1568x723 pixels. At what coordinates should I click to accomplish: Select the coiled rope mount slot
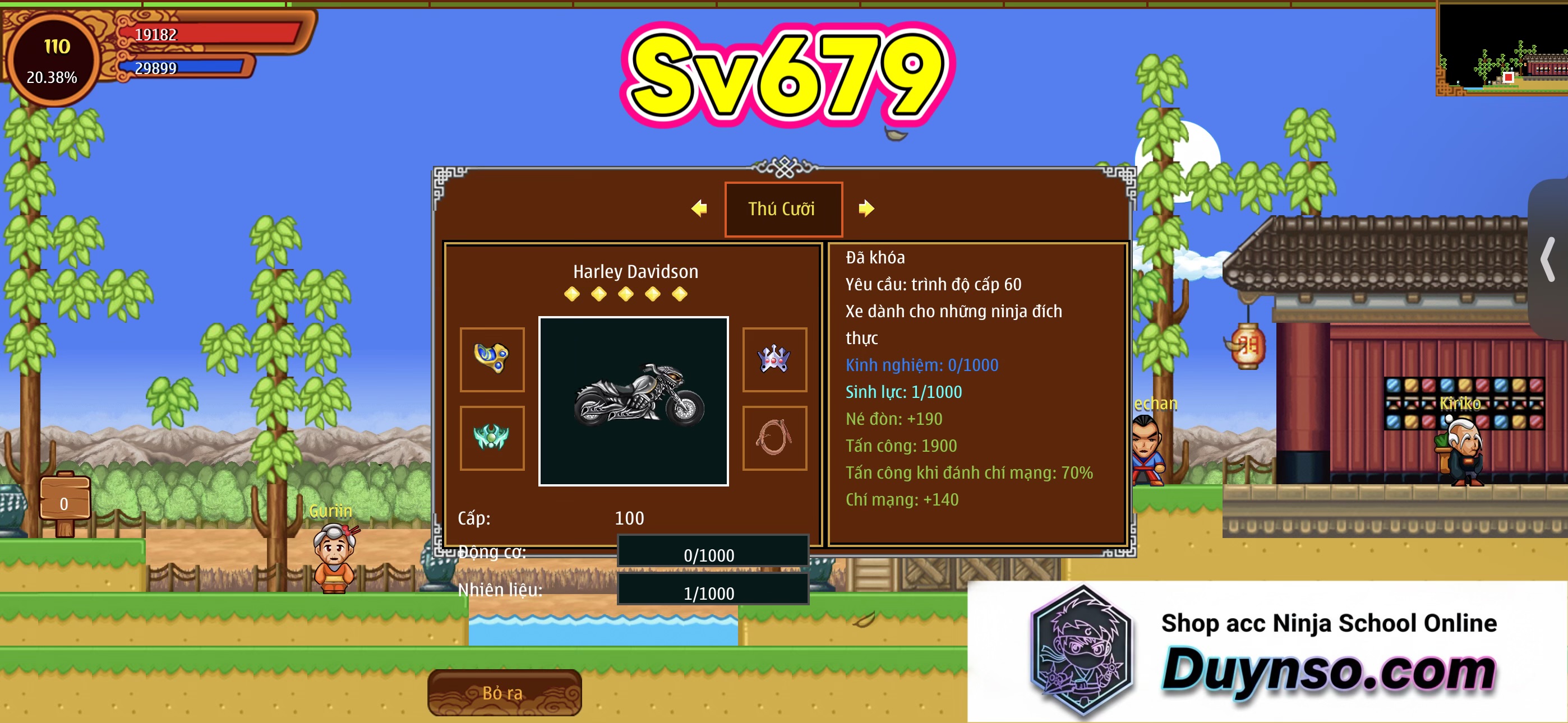point(774,438)
